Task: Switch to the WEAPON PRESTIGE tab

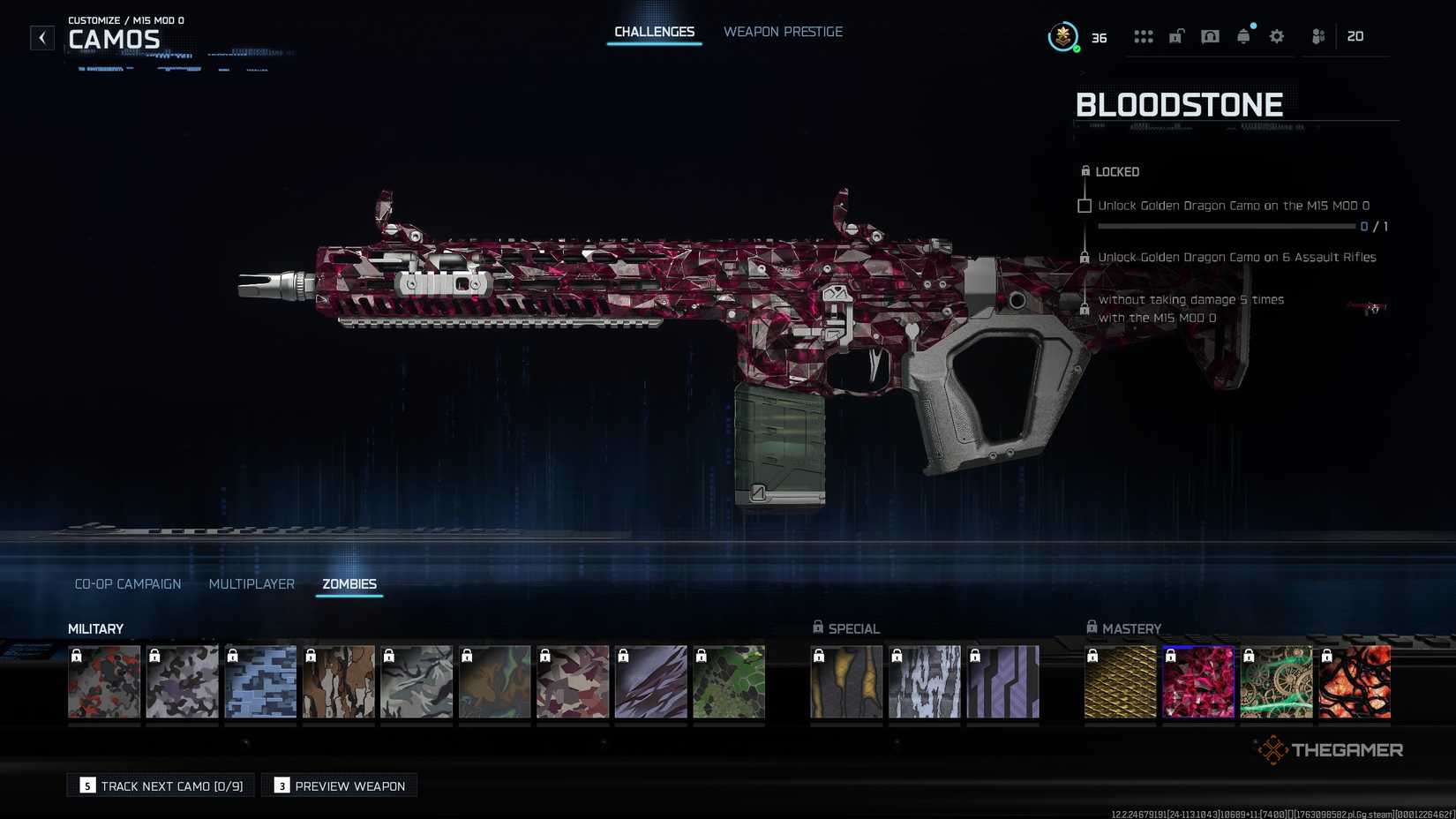Action: coord(783,31)
